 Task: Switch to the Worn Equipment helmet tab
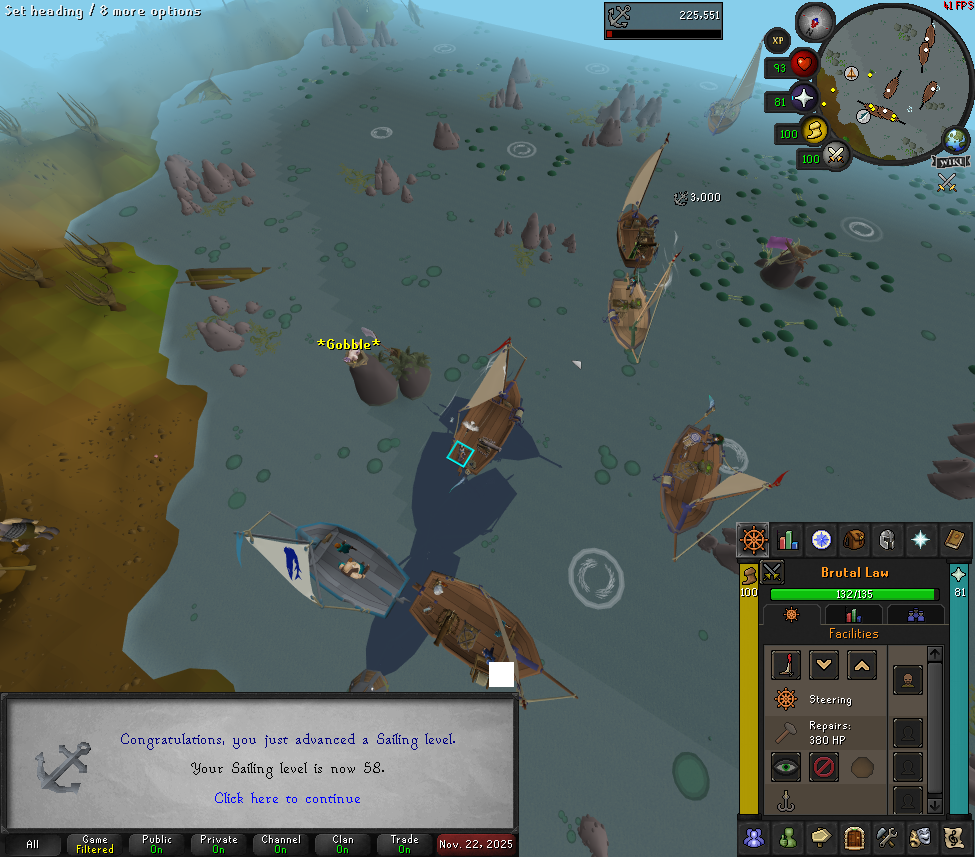click(x=886, y=540)
